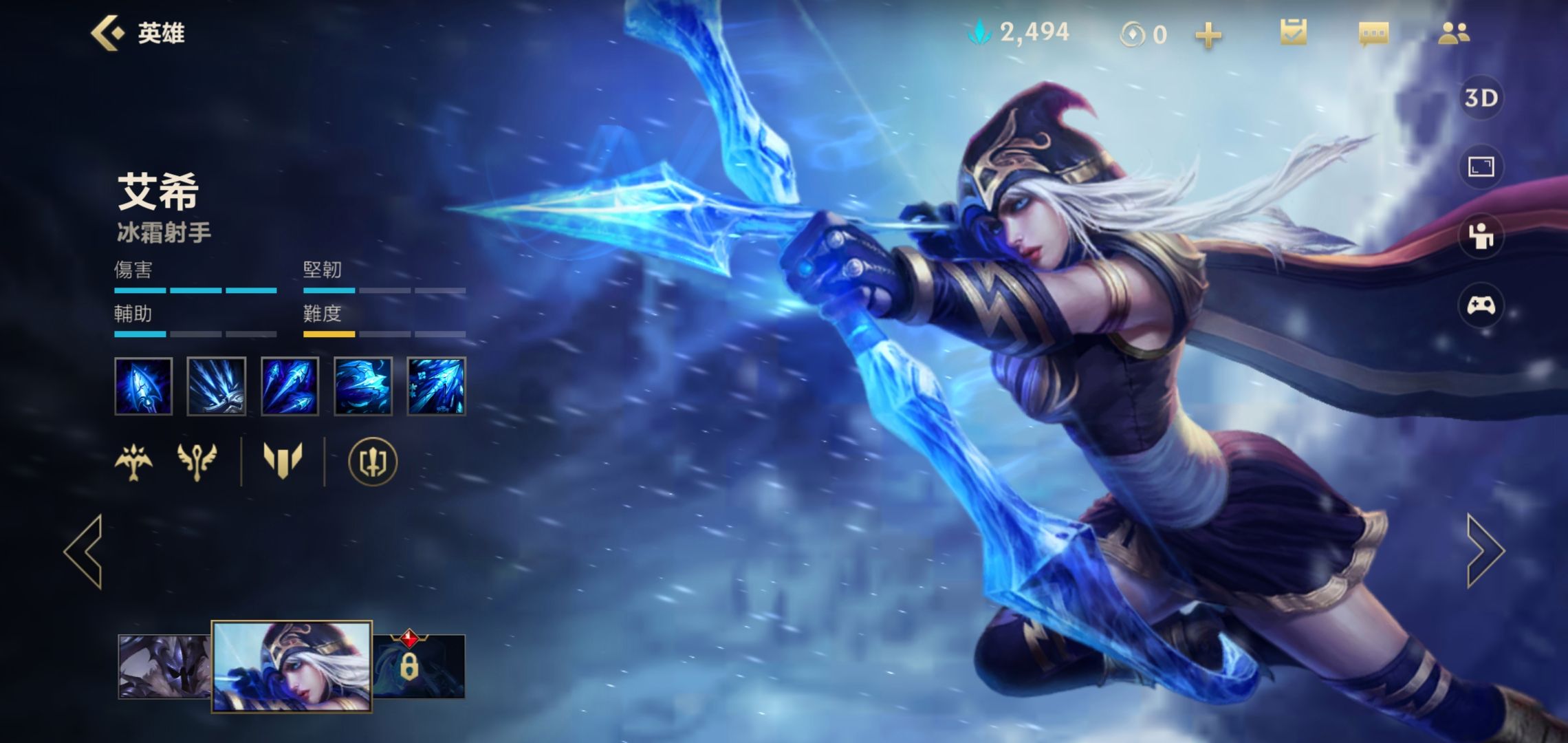Image resolution: width=1568 pixels, height=743 pixels.
Task: Open the friends list icon
Action: [x=1453, y=33]
